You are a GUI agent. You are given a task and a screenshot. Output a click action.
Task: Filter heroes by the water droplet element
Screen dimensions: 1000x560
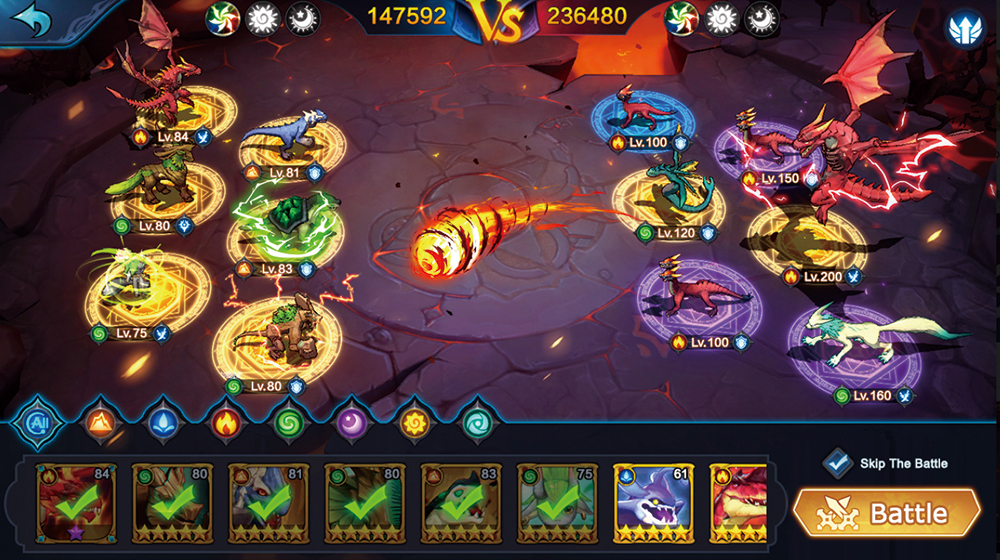(164, 423)
